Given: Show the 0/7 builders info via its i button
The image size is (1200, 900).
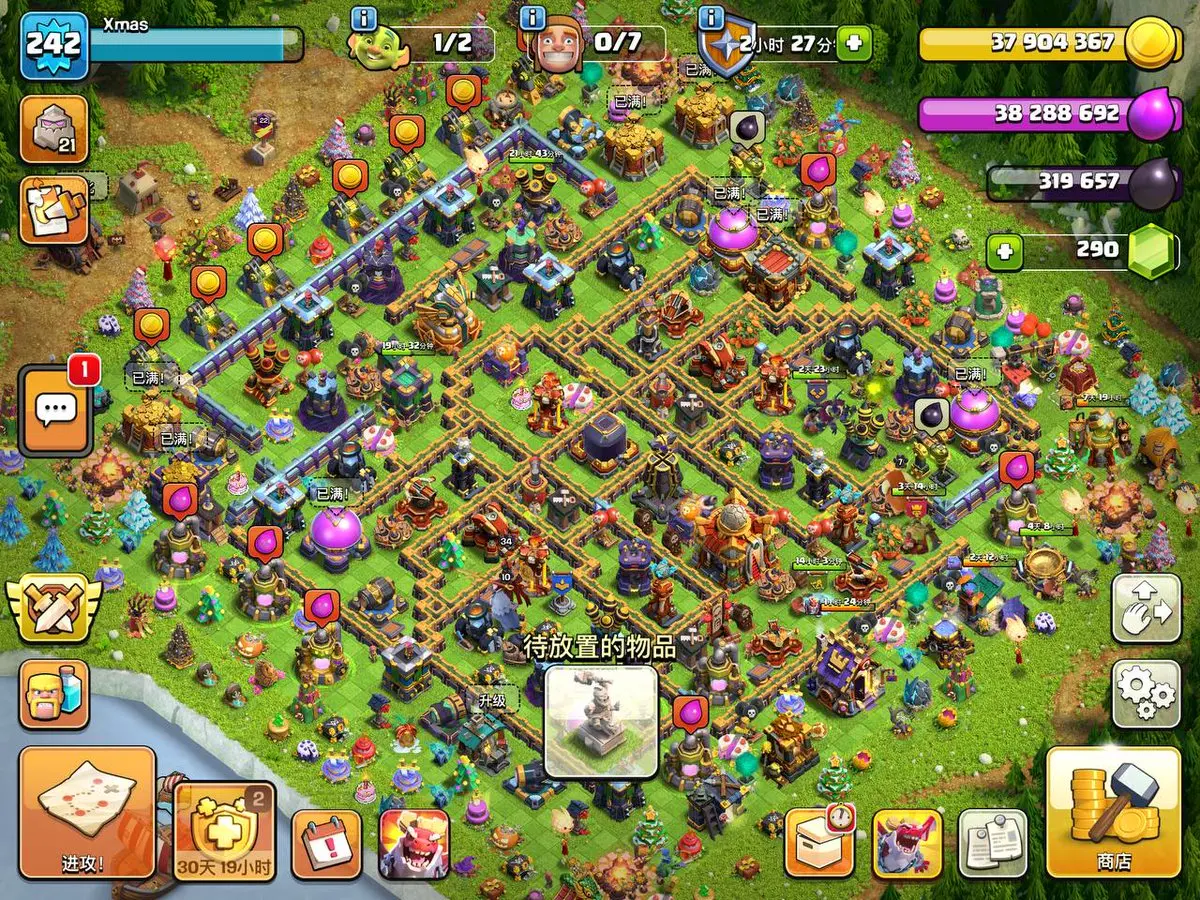Looking at the screenshot, I should pos(533,18).
